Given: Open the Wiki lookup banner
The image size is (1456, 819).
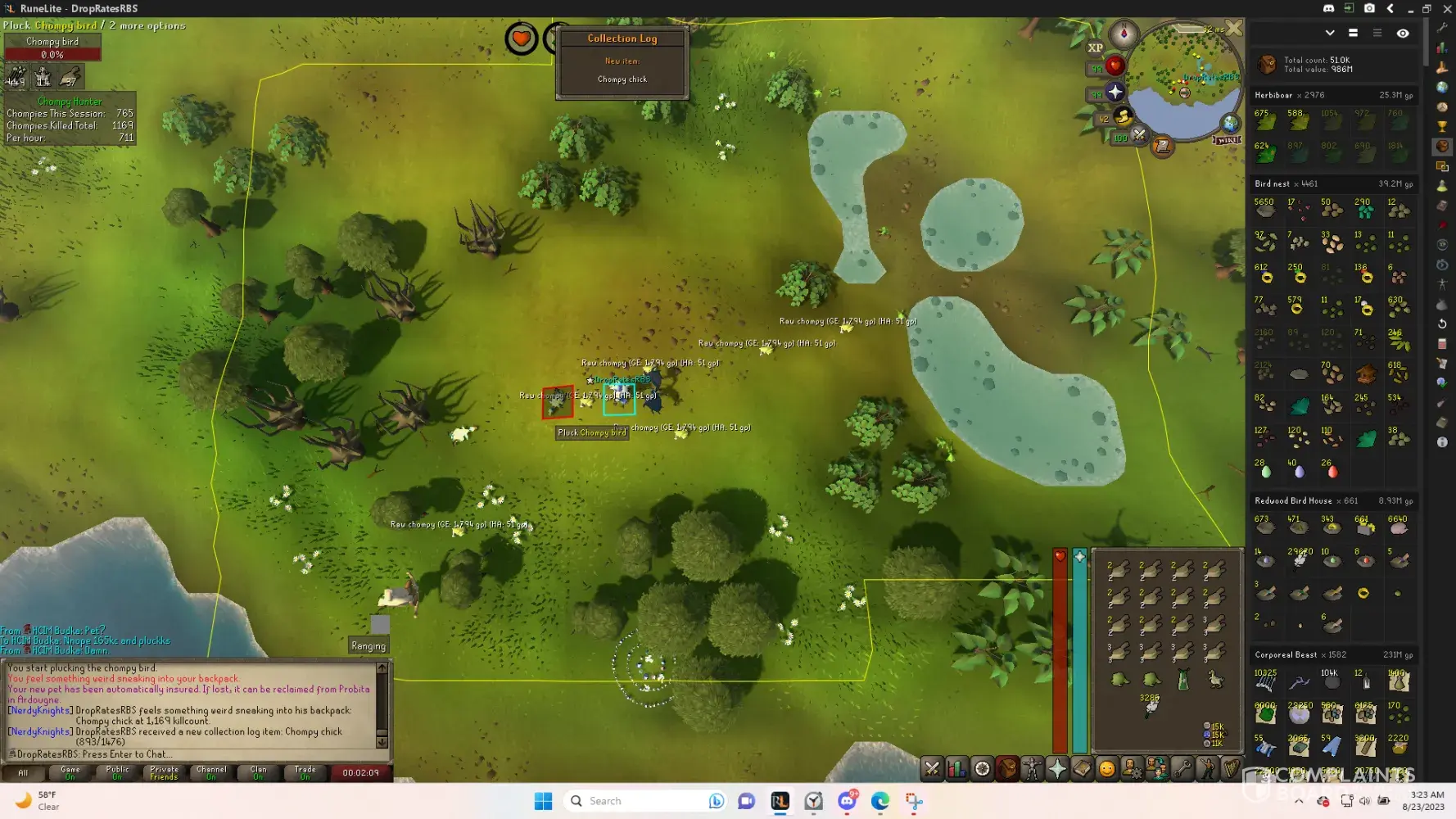Looking at the screenshot, I should 1227,140.
